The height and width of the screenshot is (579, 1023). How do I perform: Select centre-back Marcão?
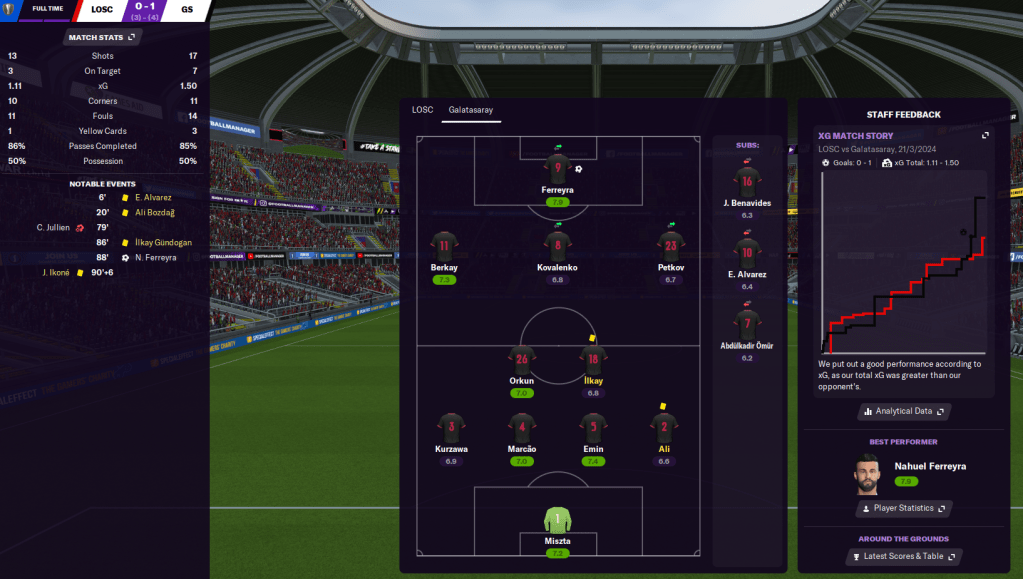tap(521, 428)
